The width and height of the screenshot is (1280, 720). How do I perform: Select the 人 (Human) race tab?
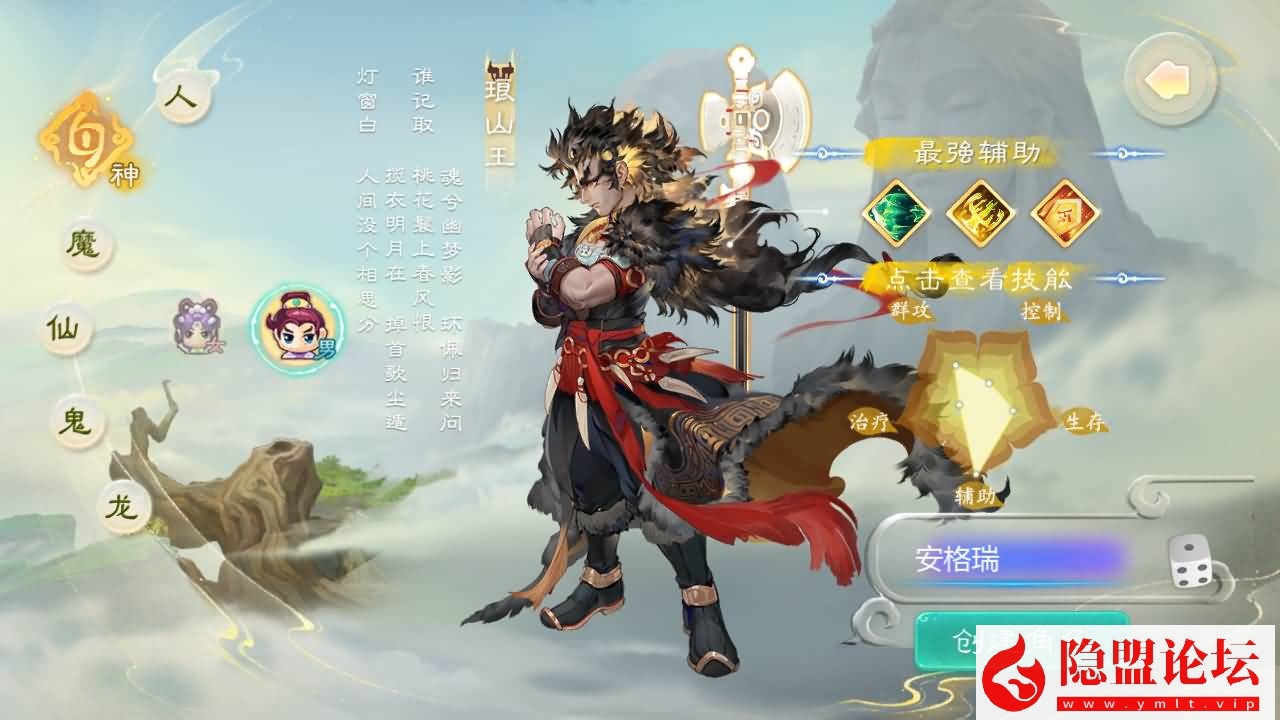(x=185, y=98)
